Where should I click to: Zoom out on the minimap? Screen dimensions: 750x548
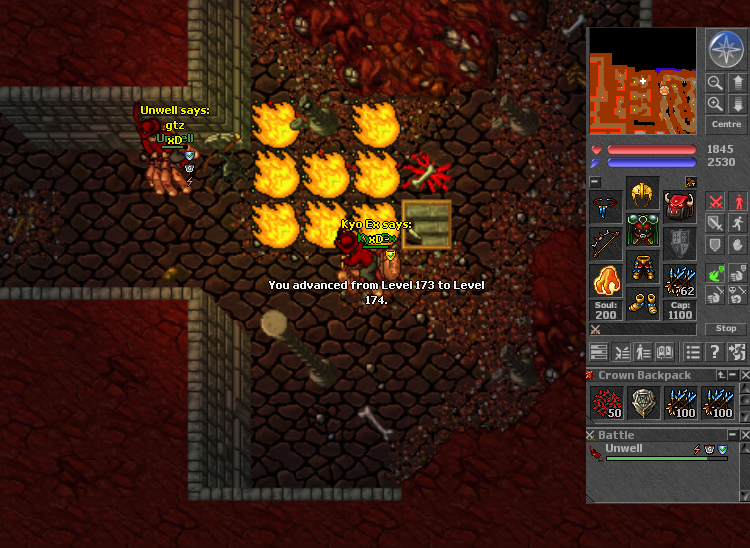point(715,83)
